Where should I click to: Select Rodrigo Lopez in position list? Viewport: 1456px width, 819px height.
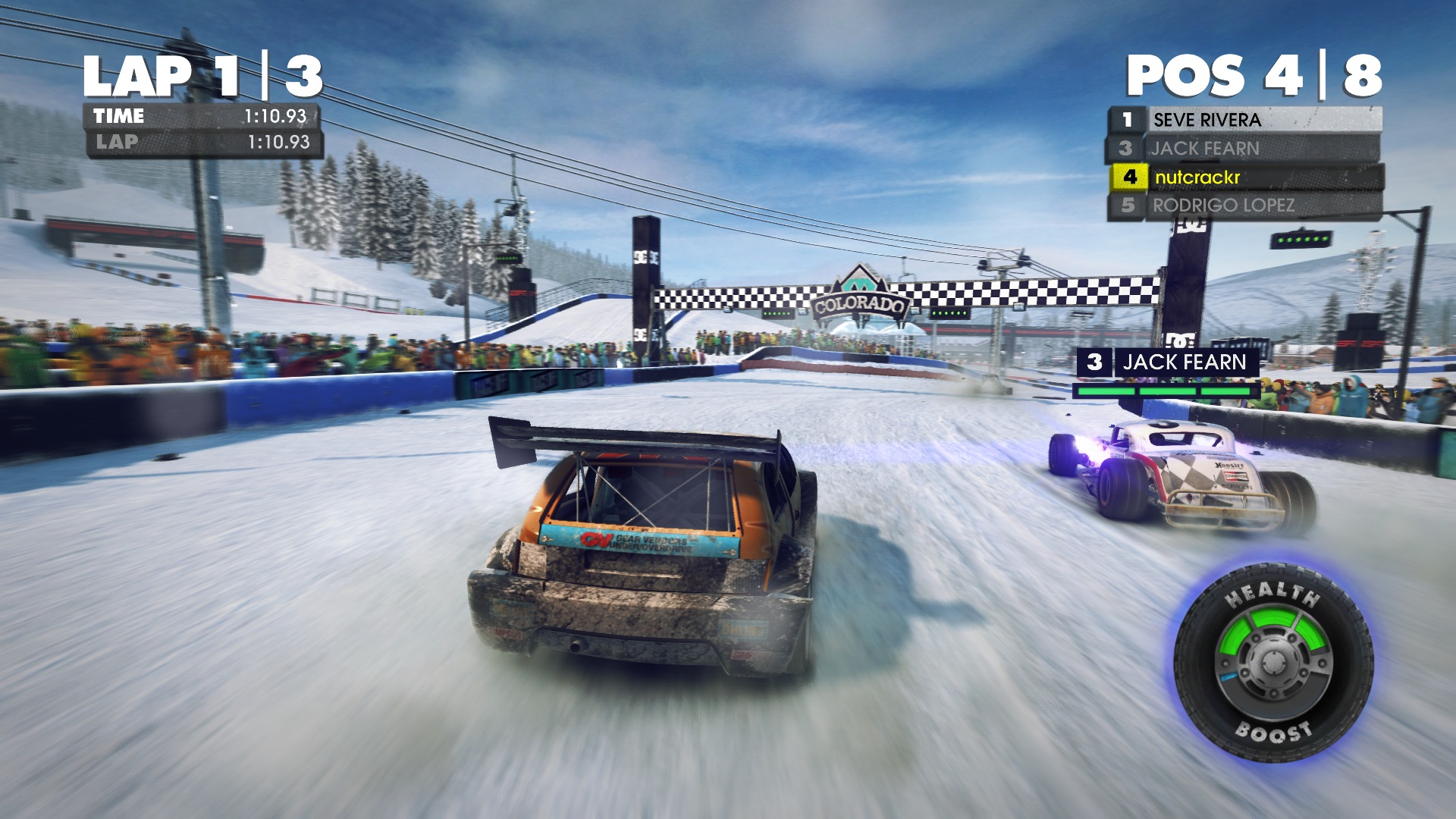pyautogui.click(x=1244, y=206)
